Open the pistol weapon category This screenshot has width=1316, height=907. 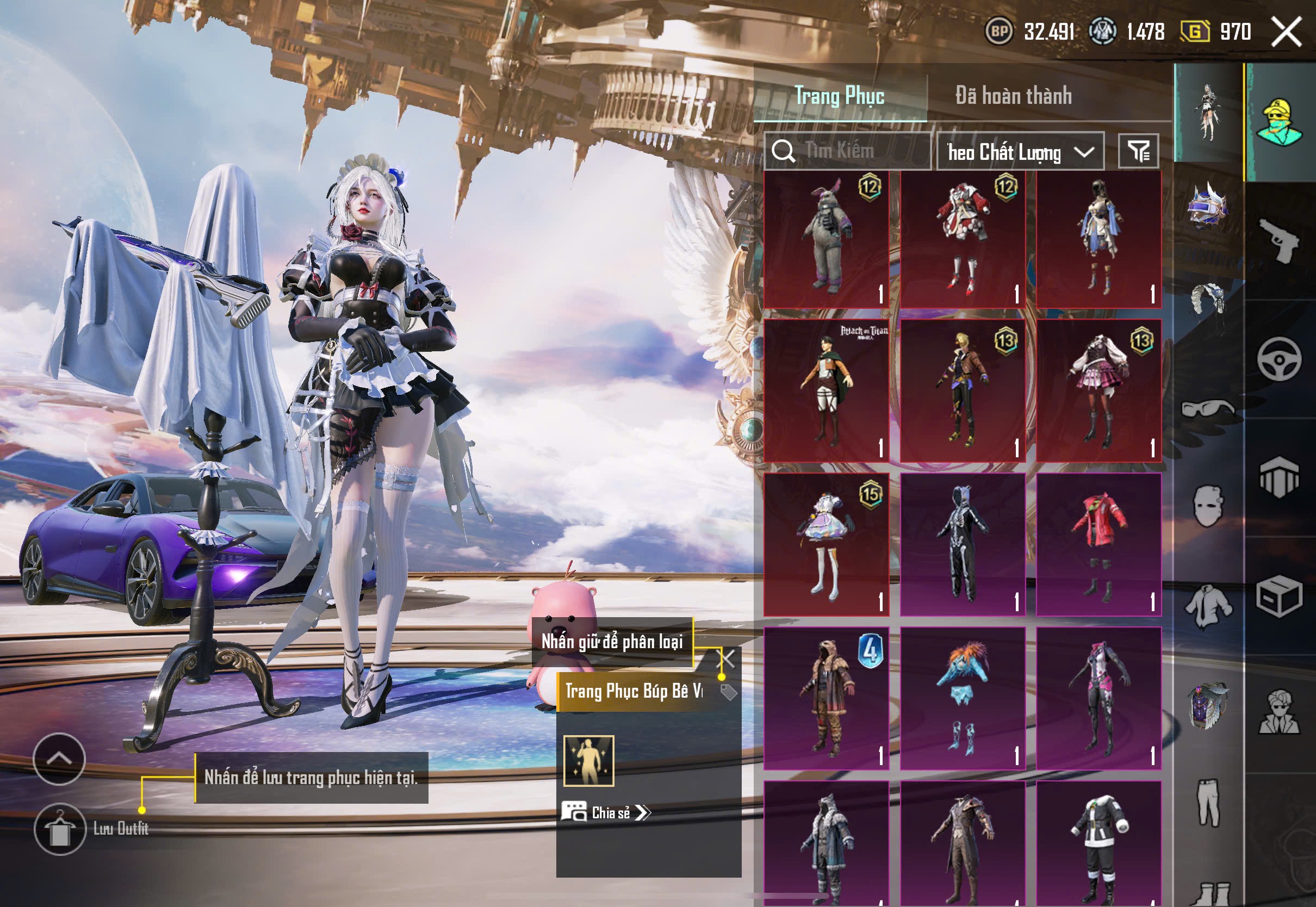(1279, 240)
